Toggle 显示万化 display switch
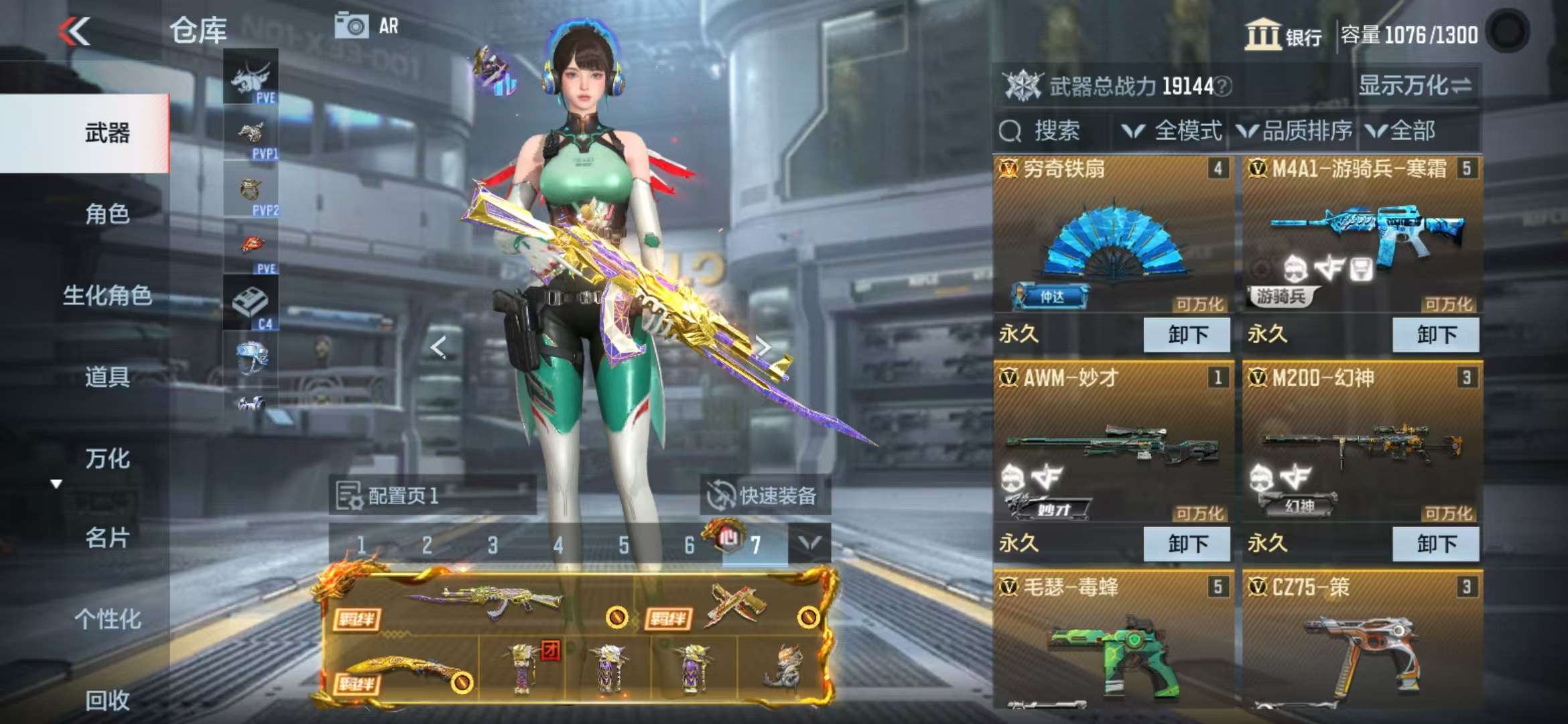This screenshot has width=1568, height=724. 1414,86
